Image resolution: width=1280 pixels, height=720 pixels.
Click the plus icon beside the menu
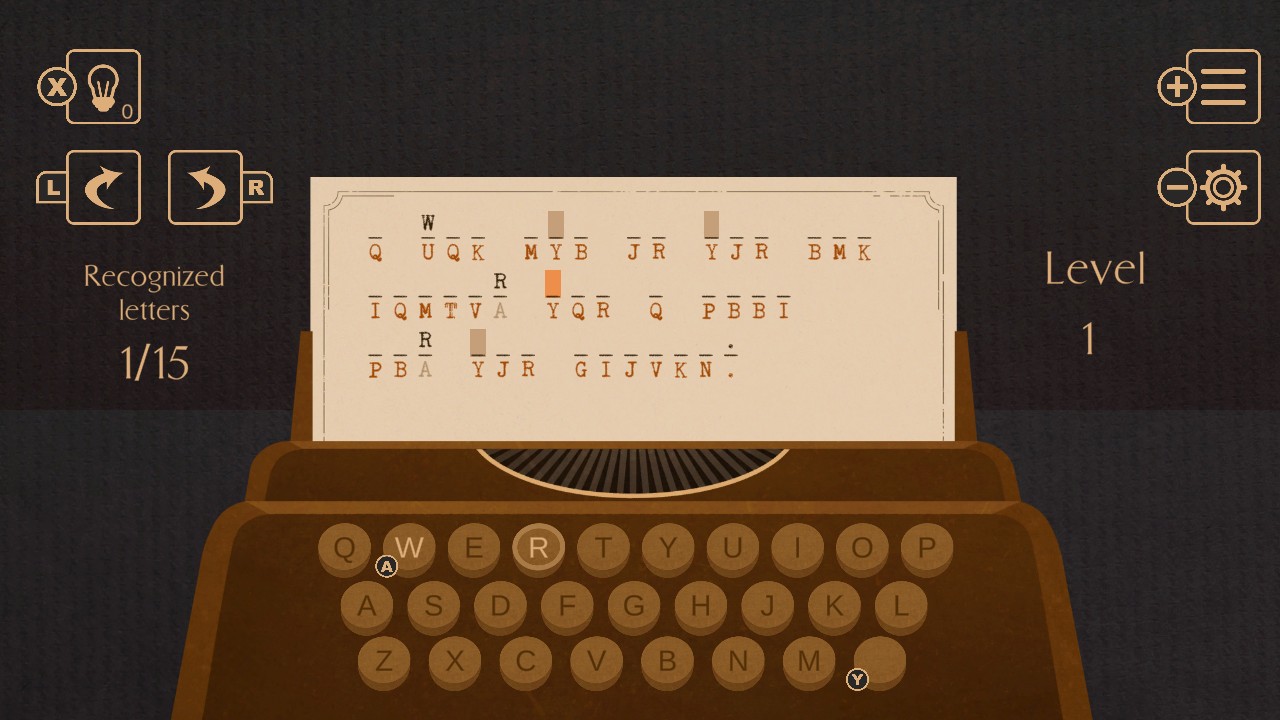point(1176,87)
